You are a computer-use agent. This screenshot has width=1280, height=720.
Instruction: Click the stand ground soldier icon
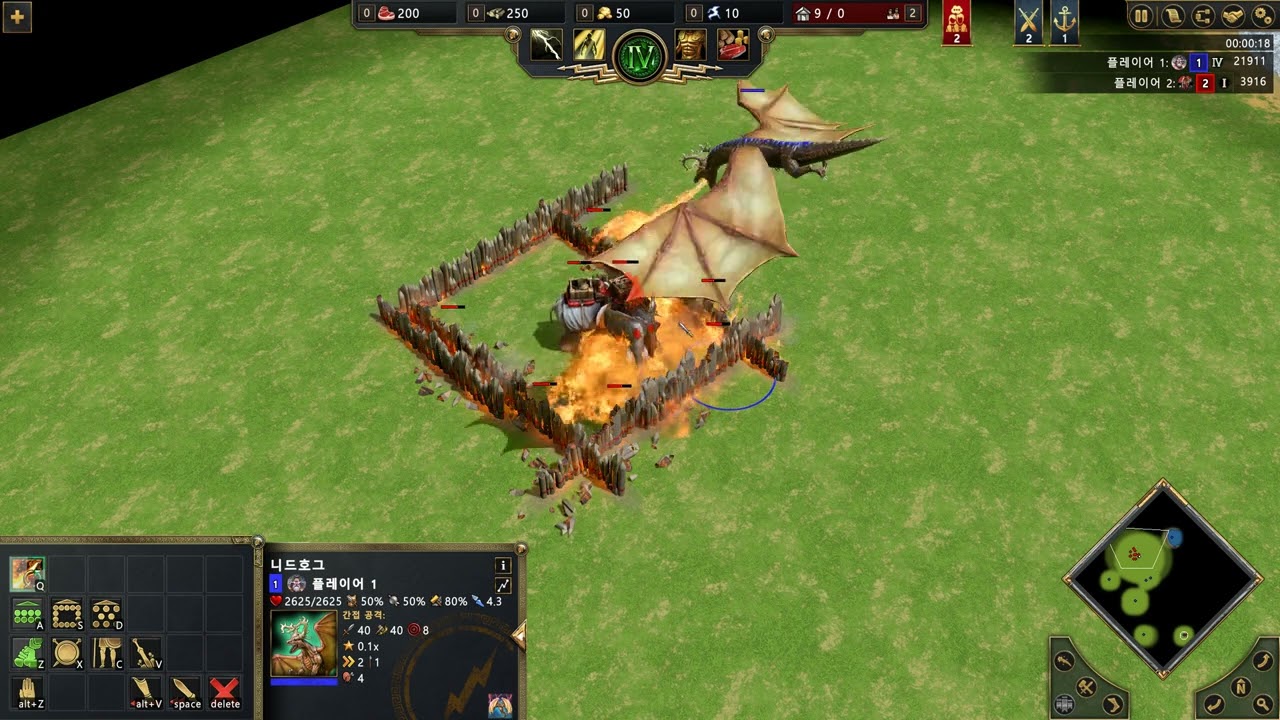click(x=106, y=653)
